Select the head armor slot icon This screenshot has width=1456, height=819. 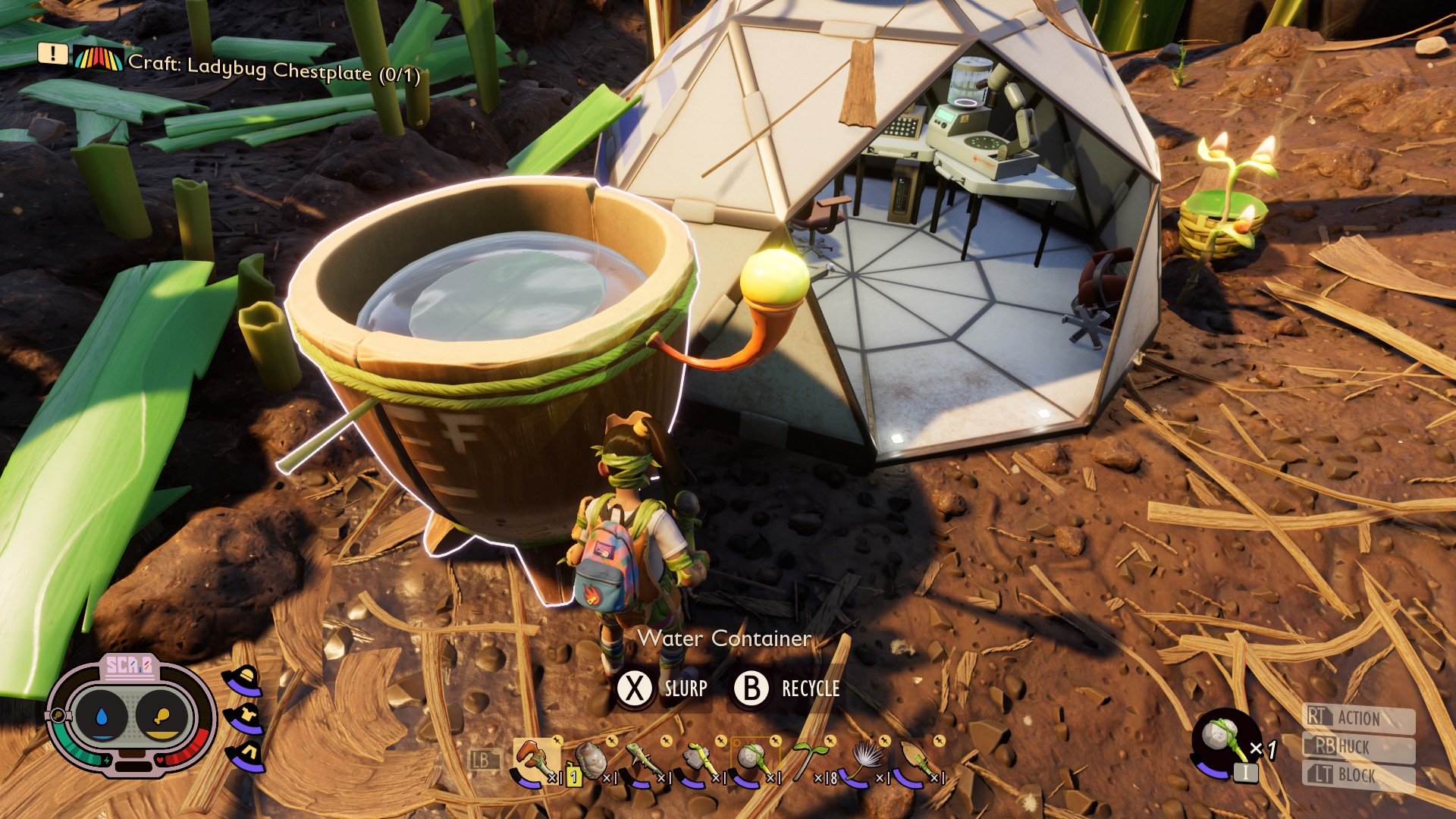244,680
